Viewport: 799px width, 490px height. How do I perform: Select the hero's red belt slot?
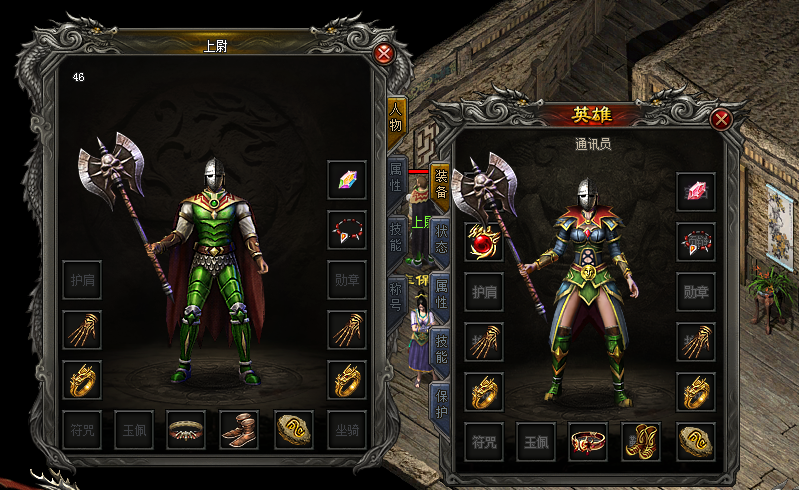pyautogui.click(x=589, y=441)
